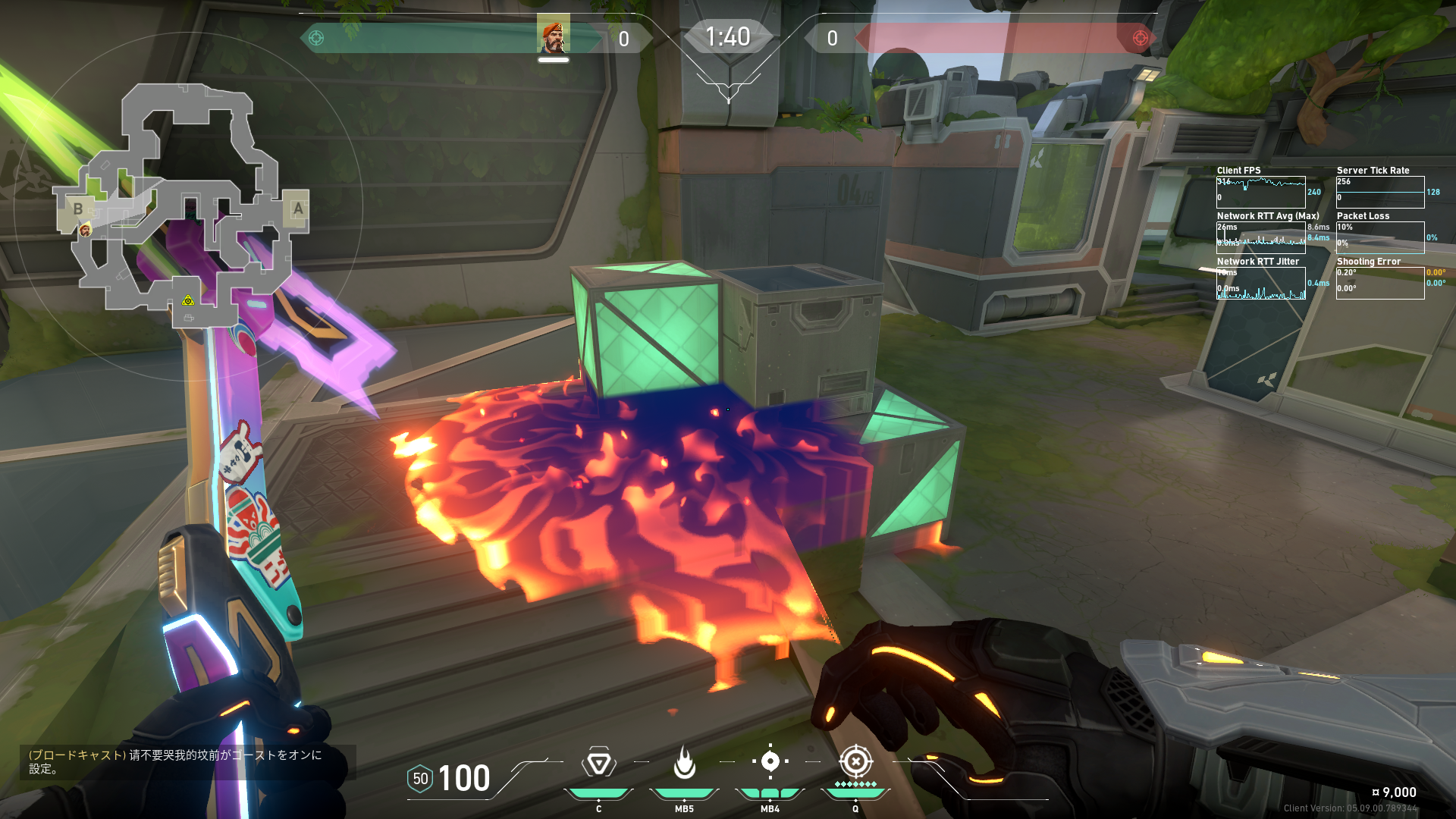The image size is (1456, 819).
Task: Select the B site marker on minimap
Action: 77,209
